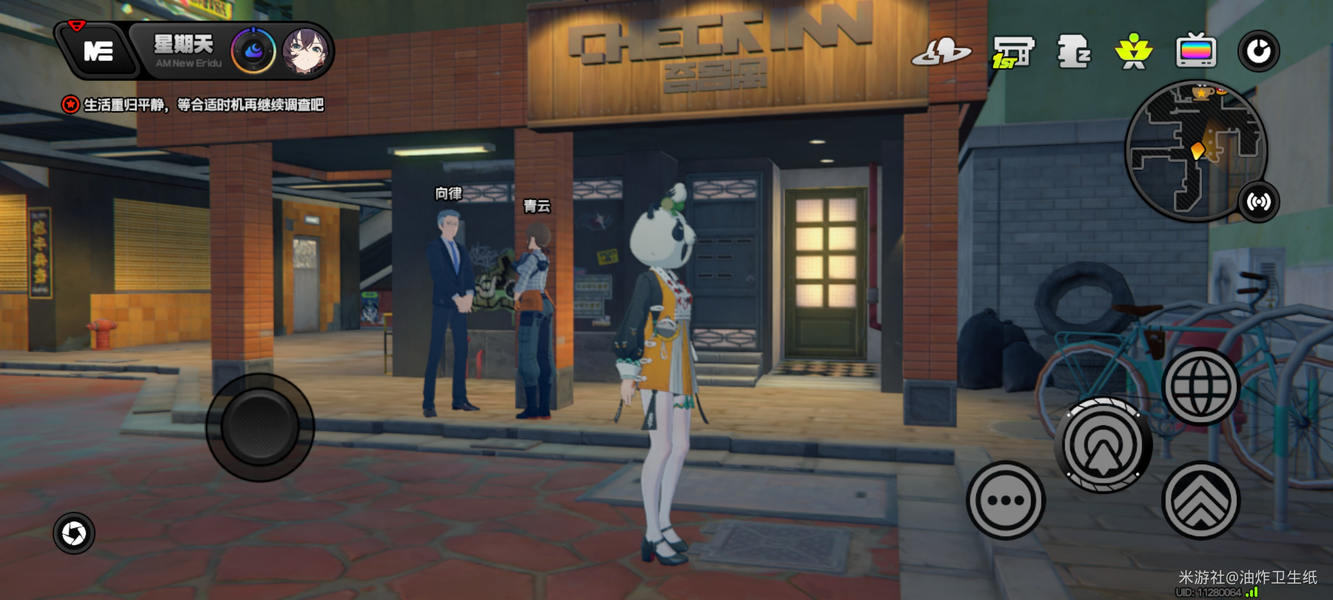Screen dimensions: 1333x600
Task: Tap the signal broadcast button by minimap
Action: pos(1259,202)
